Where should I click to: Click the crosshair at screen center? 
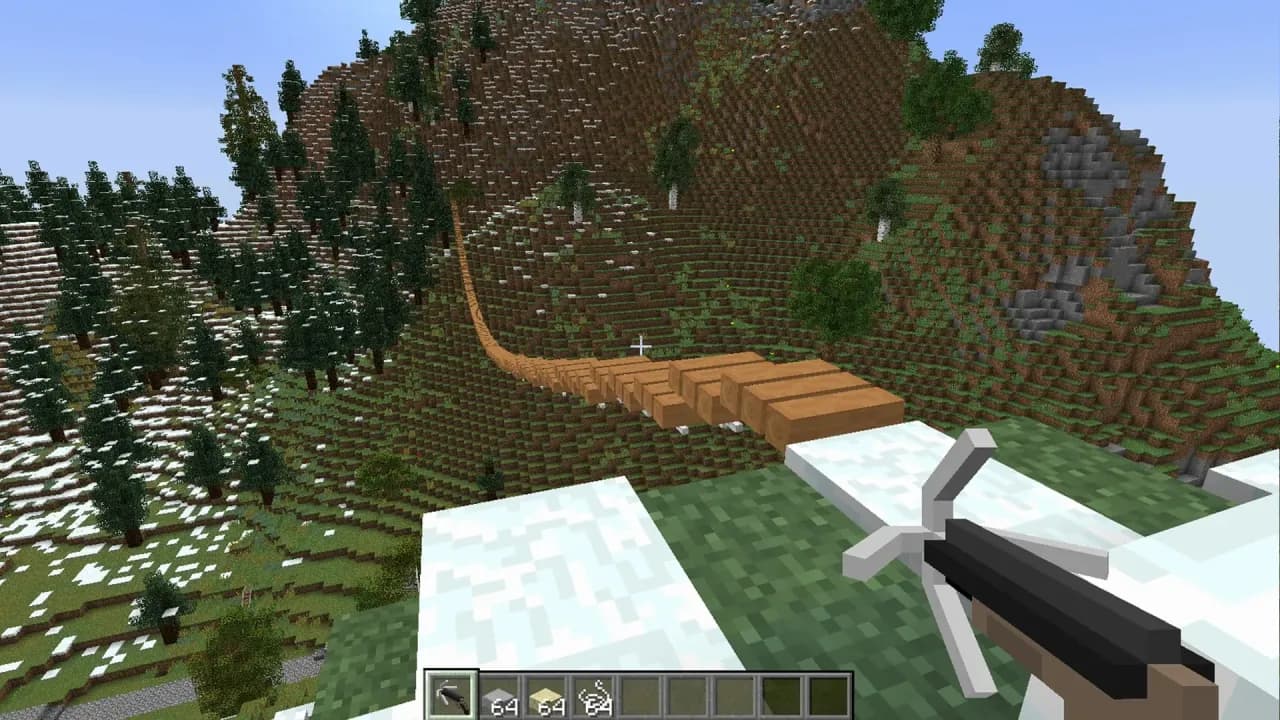coord(640,345)
